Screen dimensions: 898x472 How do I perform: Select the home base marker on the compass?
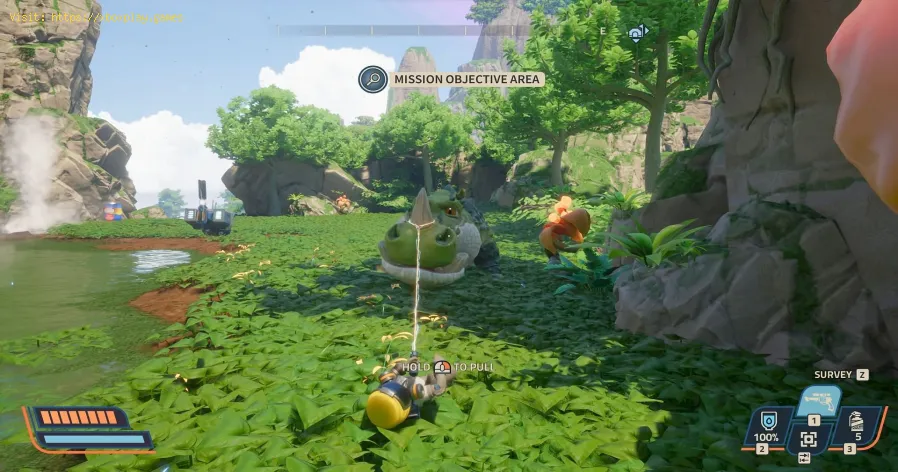coord(636,33)
